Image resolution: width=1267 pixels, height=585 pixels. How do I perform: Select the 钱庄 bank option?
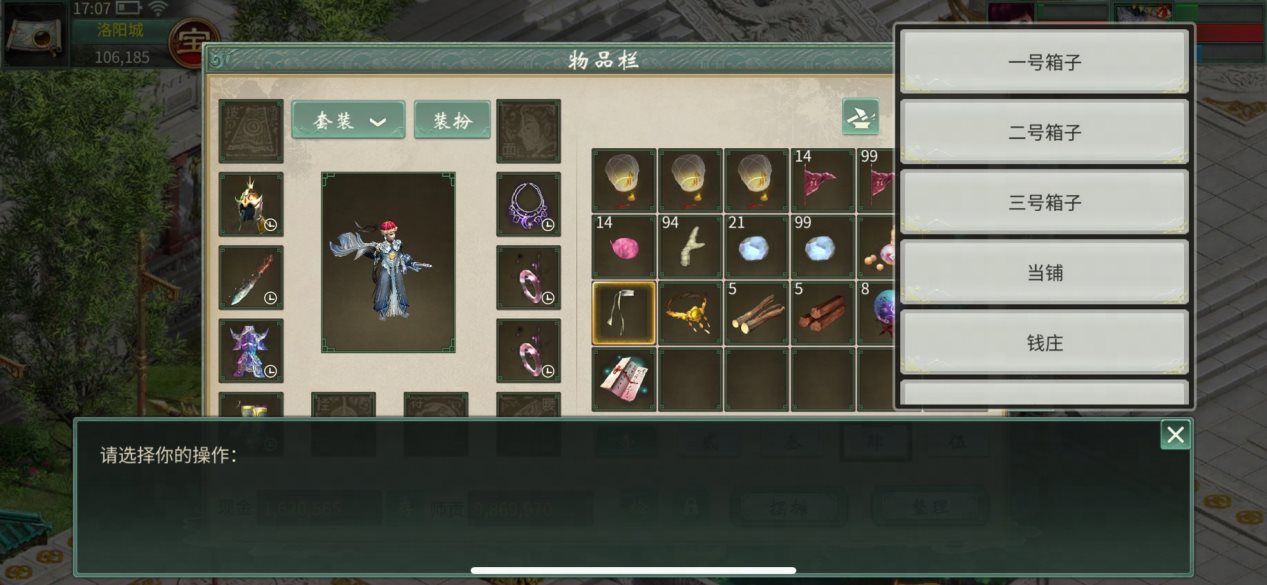tap(1044, 343)
